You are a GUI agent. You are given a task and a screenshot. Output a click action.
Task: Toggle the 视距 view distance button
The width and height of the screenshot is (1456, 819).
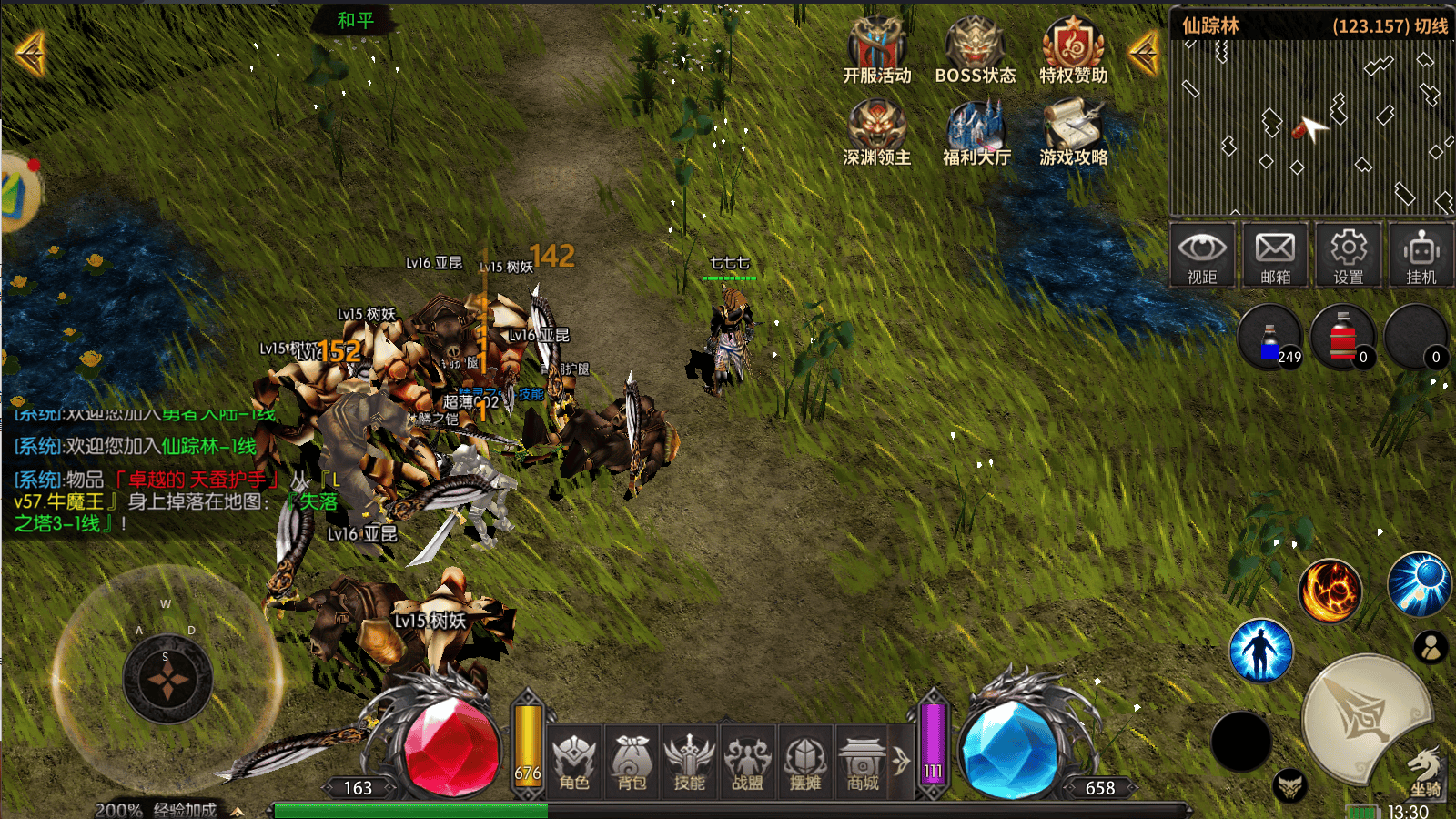(x=1202, y=255)
